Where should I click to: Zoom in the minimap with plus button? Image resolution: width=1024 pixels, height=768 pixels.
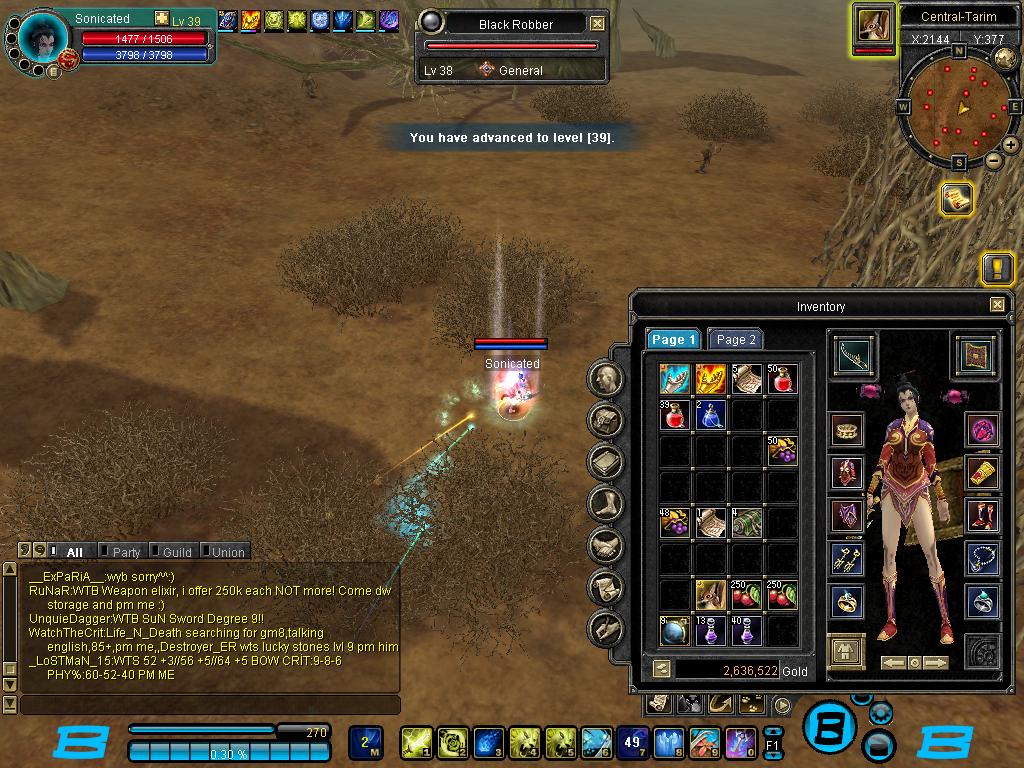coord(1011,145)
